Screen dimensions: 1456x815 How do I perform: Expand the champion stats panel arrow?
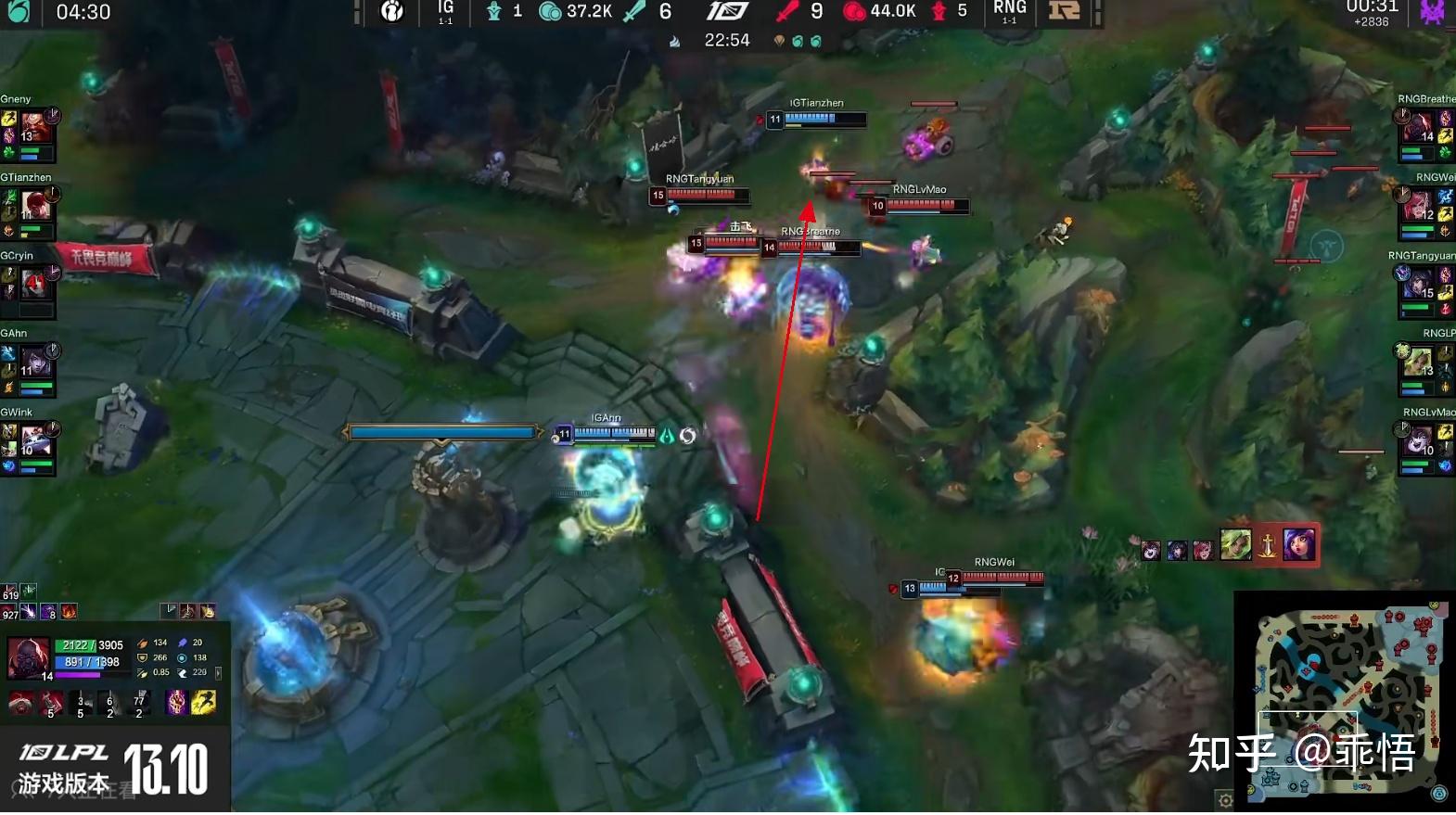pos(219,673)
